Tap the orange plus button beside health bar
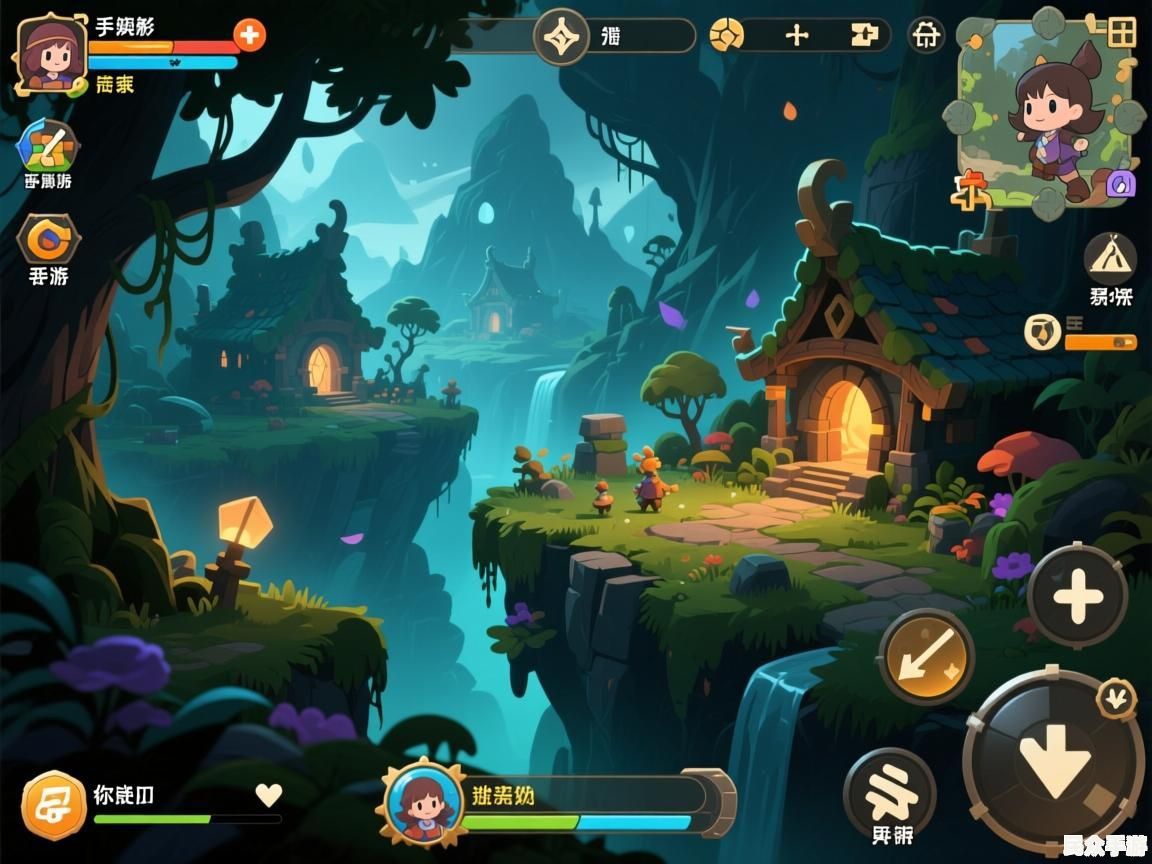 tap(249, 35)
